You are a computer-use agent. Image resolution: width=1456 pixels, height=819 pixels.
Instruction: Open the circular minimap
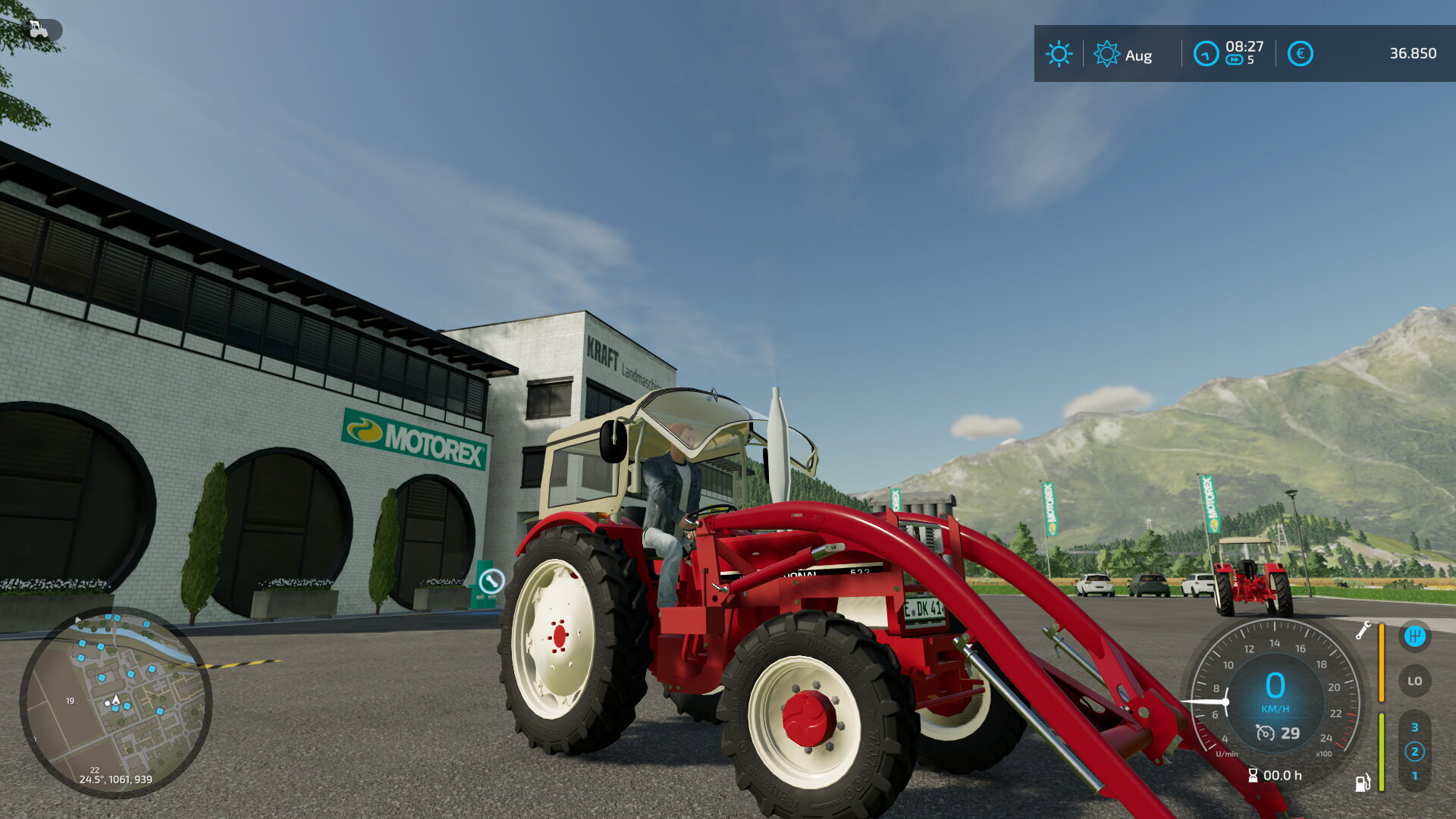coord(115,702)
